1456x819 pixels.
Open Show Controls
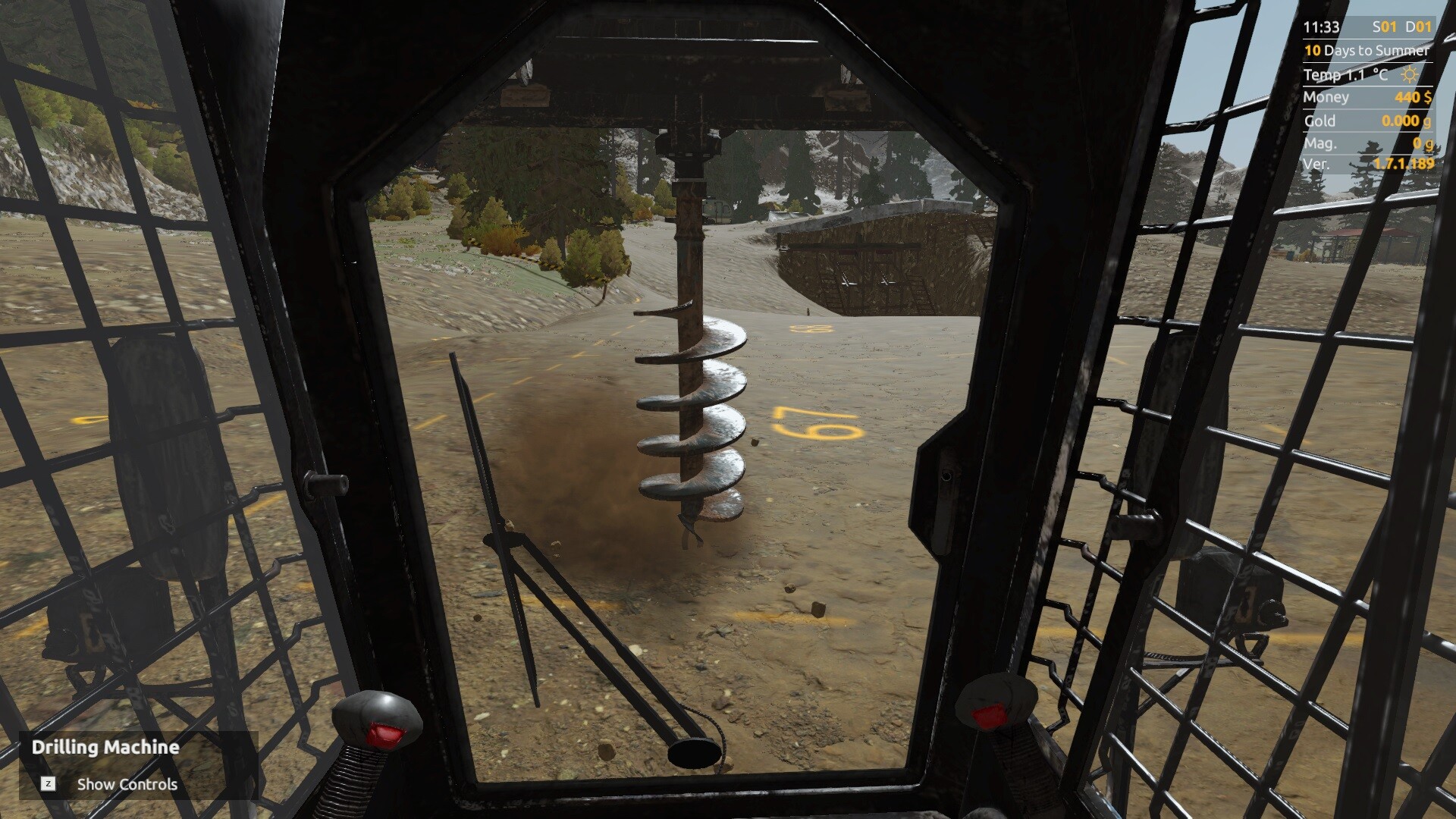click(x=127, y=784)
